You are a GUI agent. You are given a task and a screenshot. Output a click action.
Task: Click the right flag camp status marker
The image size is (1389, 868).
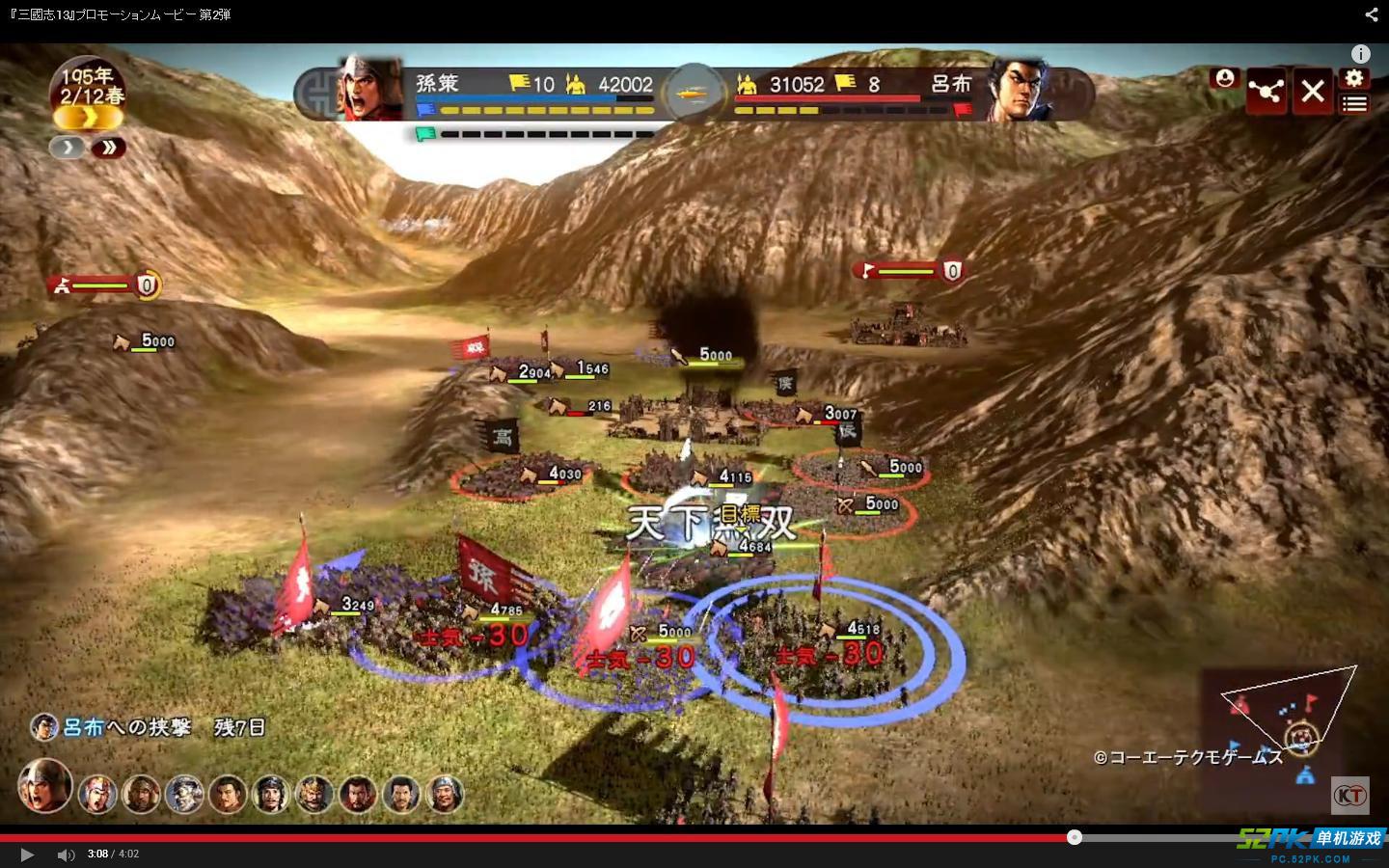908,271
